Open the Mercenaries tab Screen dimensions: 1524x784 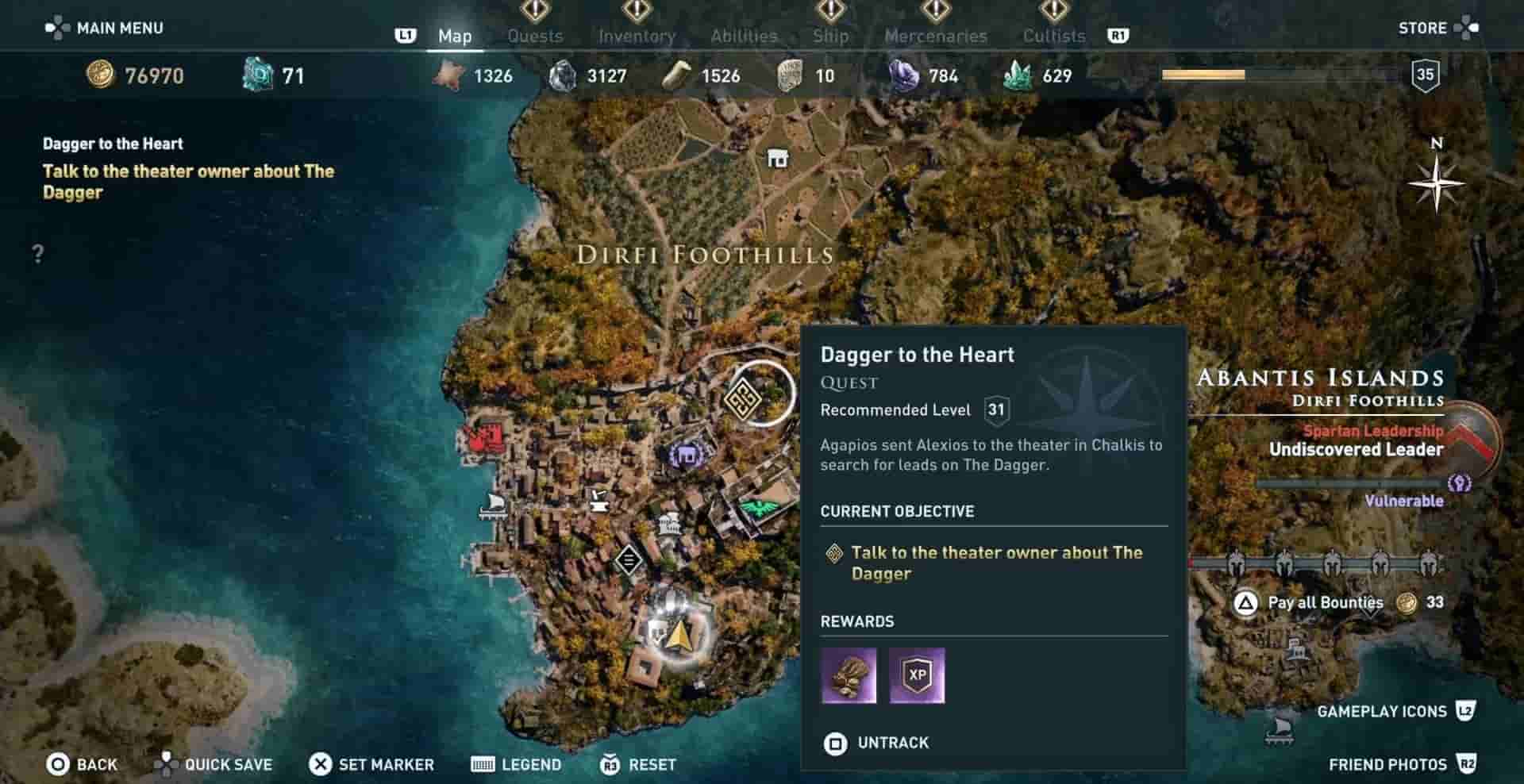pos(936,36)
